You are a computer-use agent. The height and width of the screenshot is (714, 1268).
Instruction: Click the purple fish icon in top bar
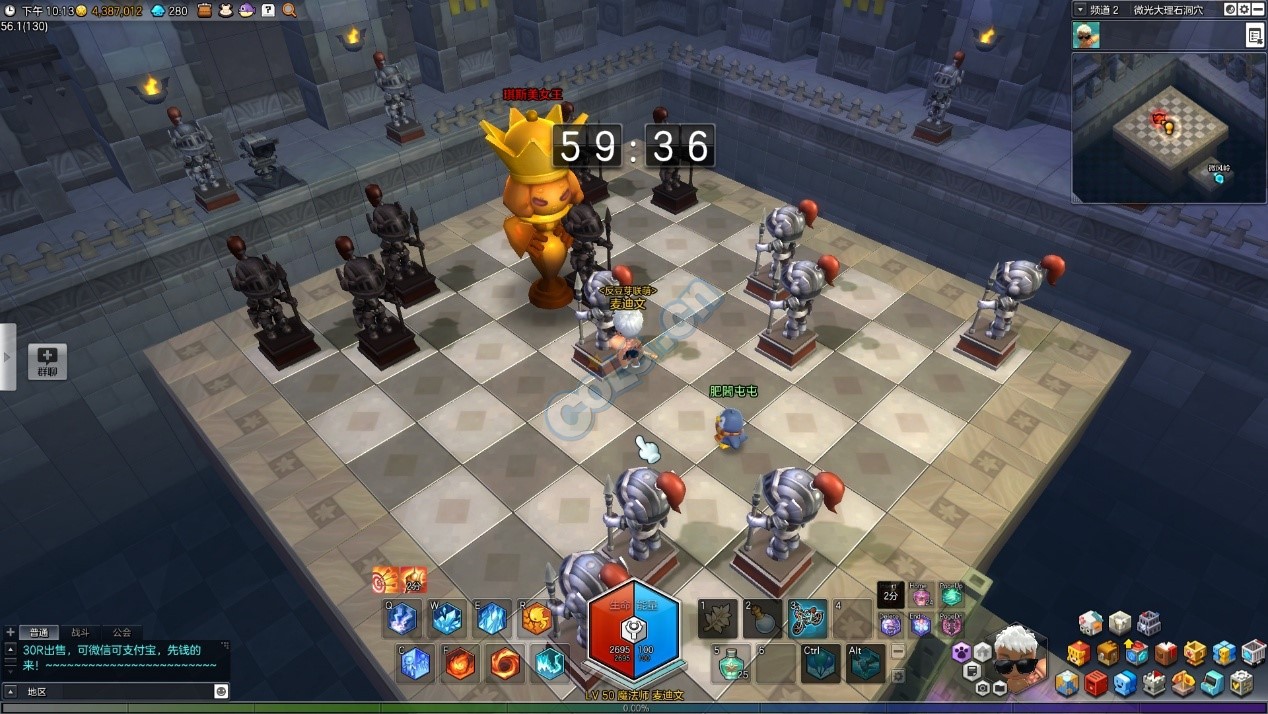coord(246,10)
